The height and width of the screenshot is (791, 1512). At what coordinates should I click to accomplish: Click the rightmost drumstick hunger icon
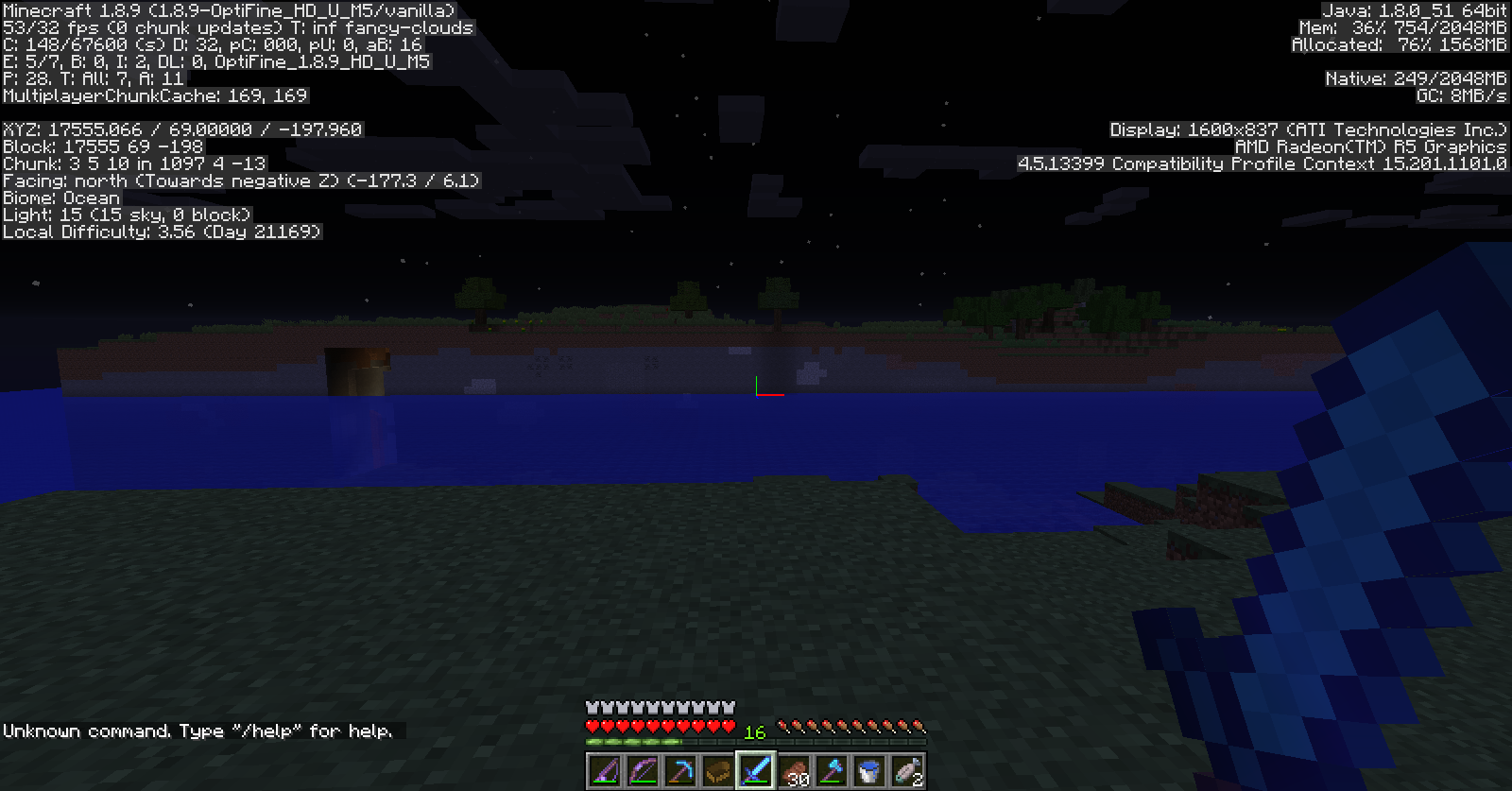pos(917,727)
